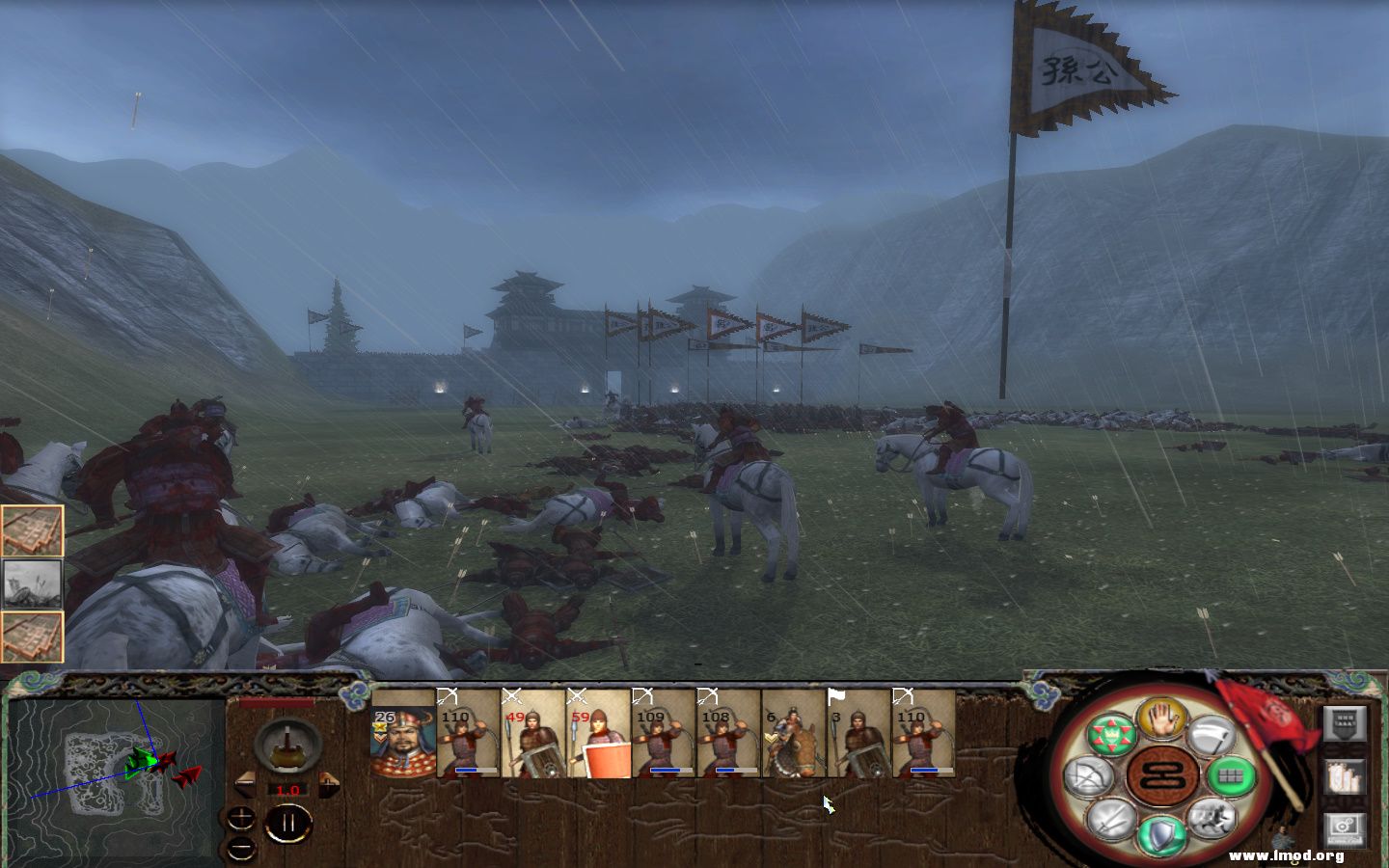The image size is (1389, 868).
Task: Reduce battle speed with the minus arrow
Action: (245, 786)
